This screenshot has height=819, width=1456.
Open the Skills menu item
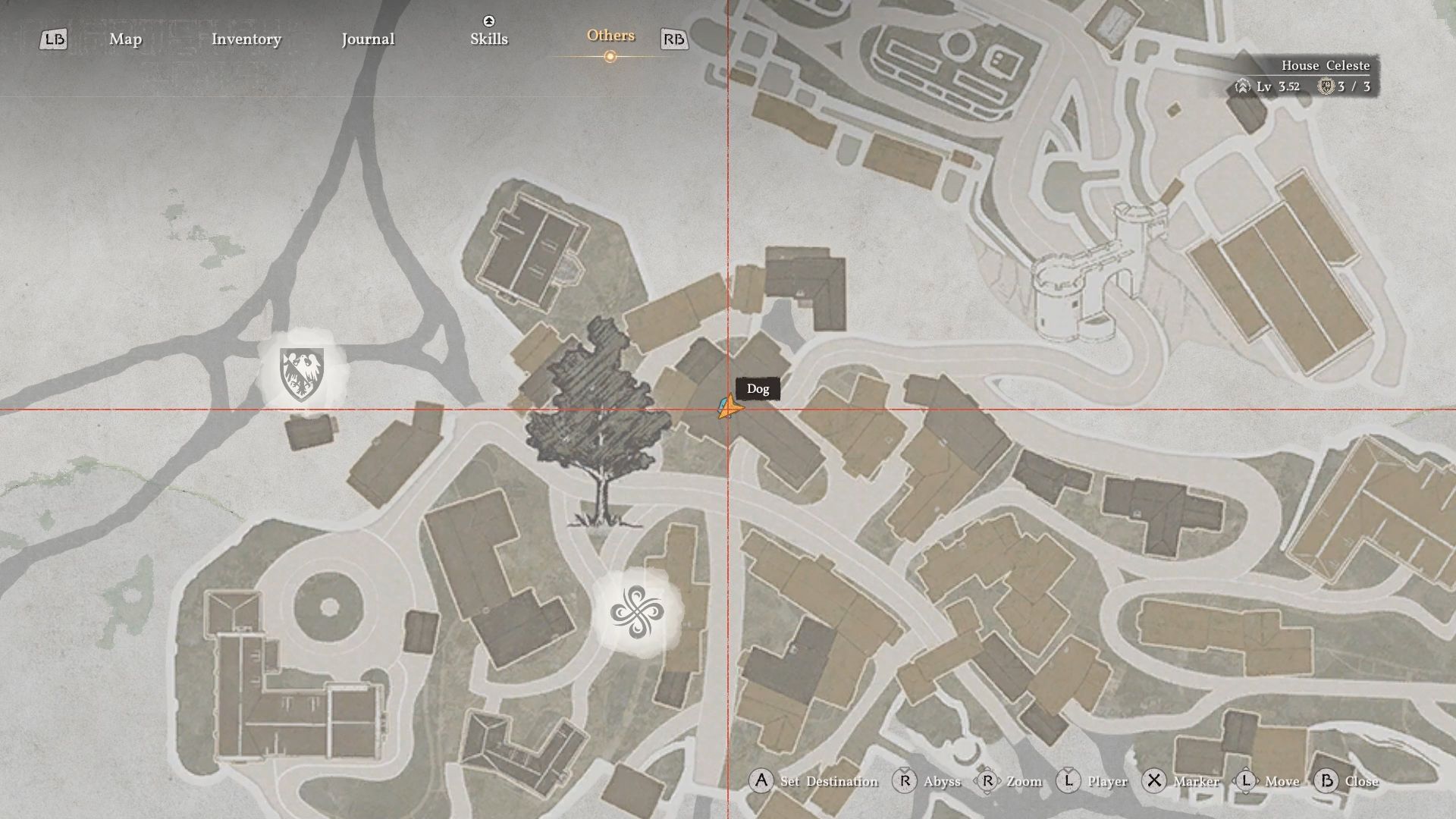(488, 39)
